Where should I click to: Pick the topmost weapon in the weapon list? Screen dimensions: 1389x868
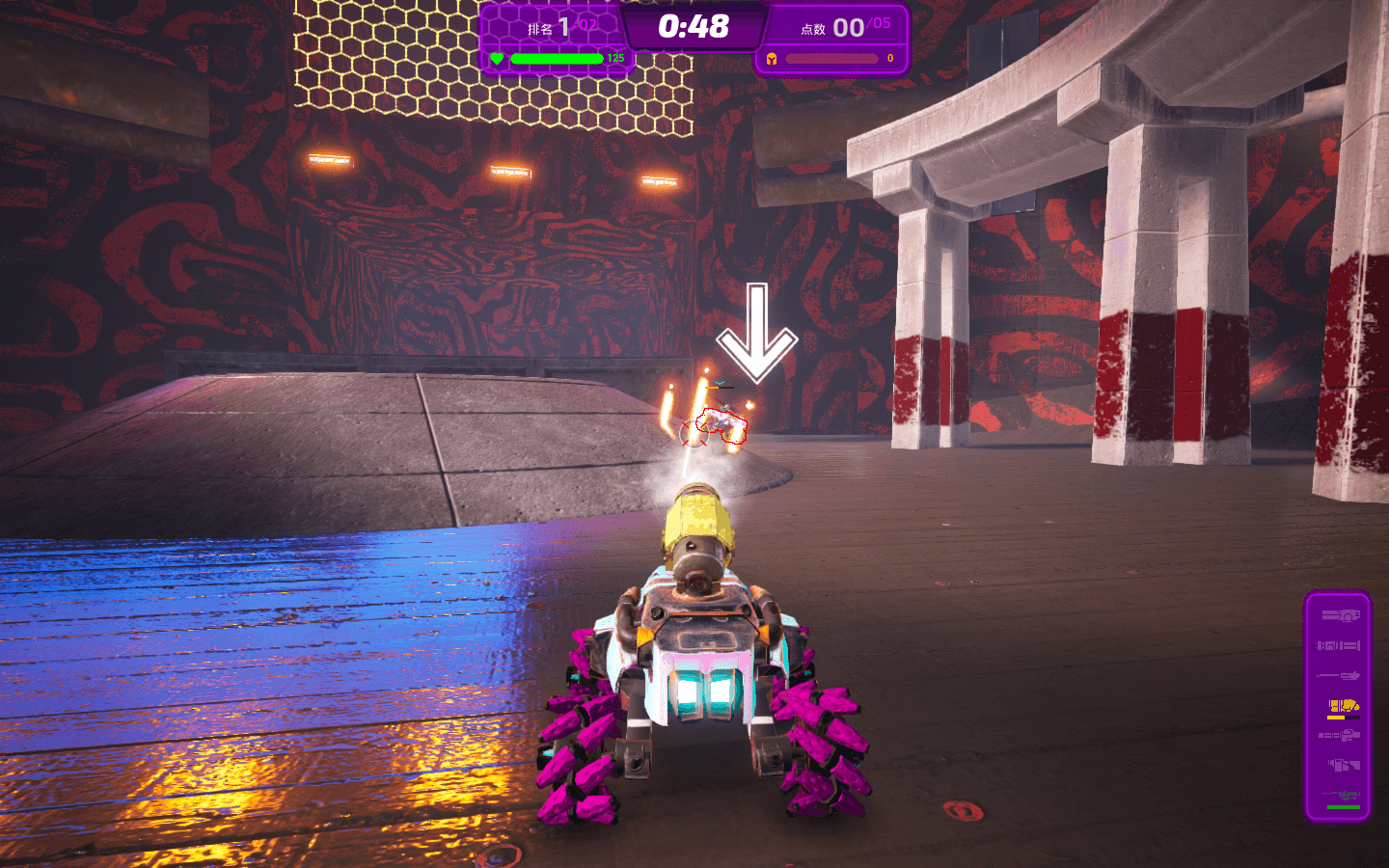[x=1341, y=615]
